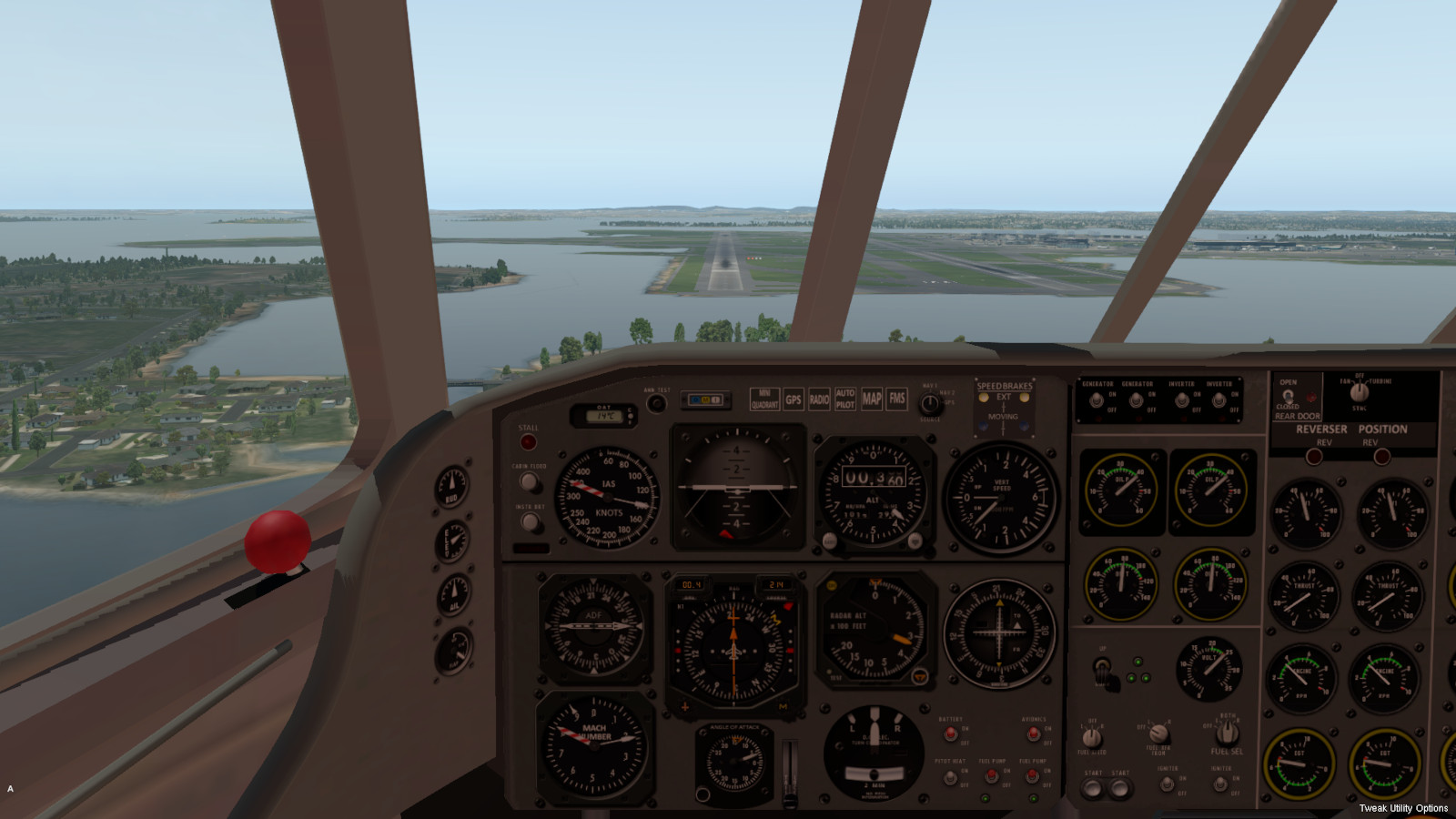Screen dimensions: 1456x819
Task: Open Tweak Utility Options
Action: (x=1403, y=808)
